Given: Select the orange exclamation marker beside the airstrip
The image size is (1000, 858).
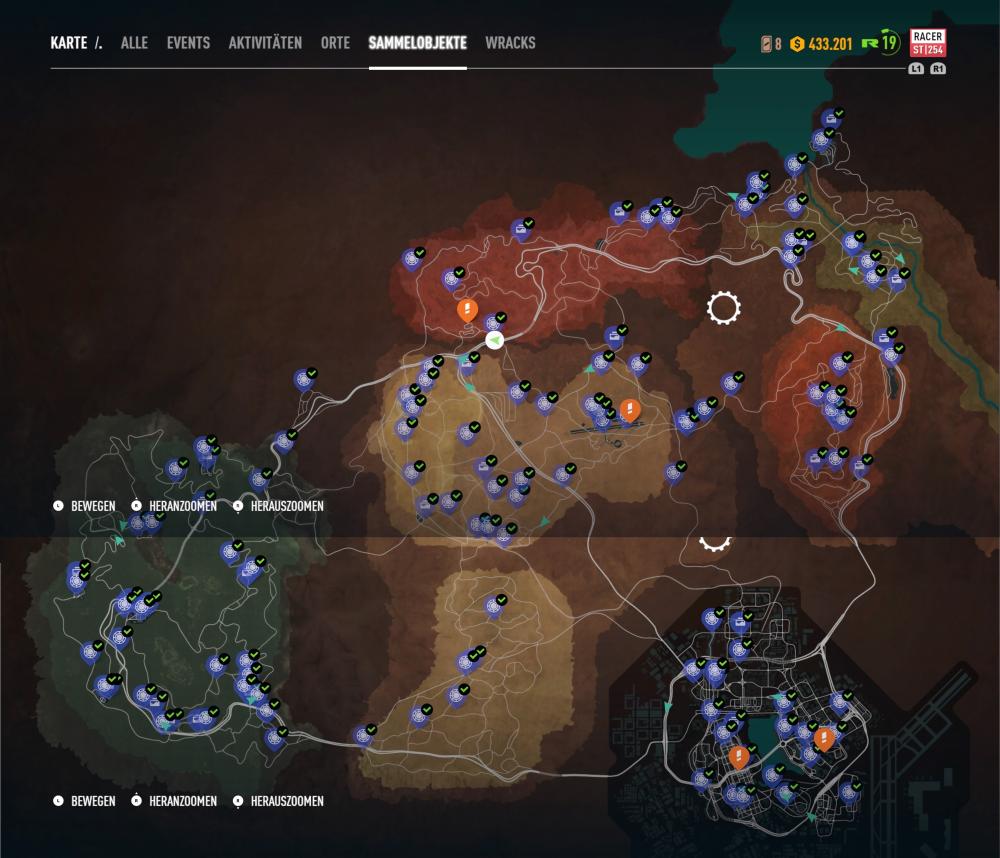Looking at the screenshot, I should pyautogui.click(x=629, y=408).
